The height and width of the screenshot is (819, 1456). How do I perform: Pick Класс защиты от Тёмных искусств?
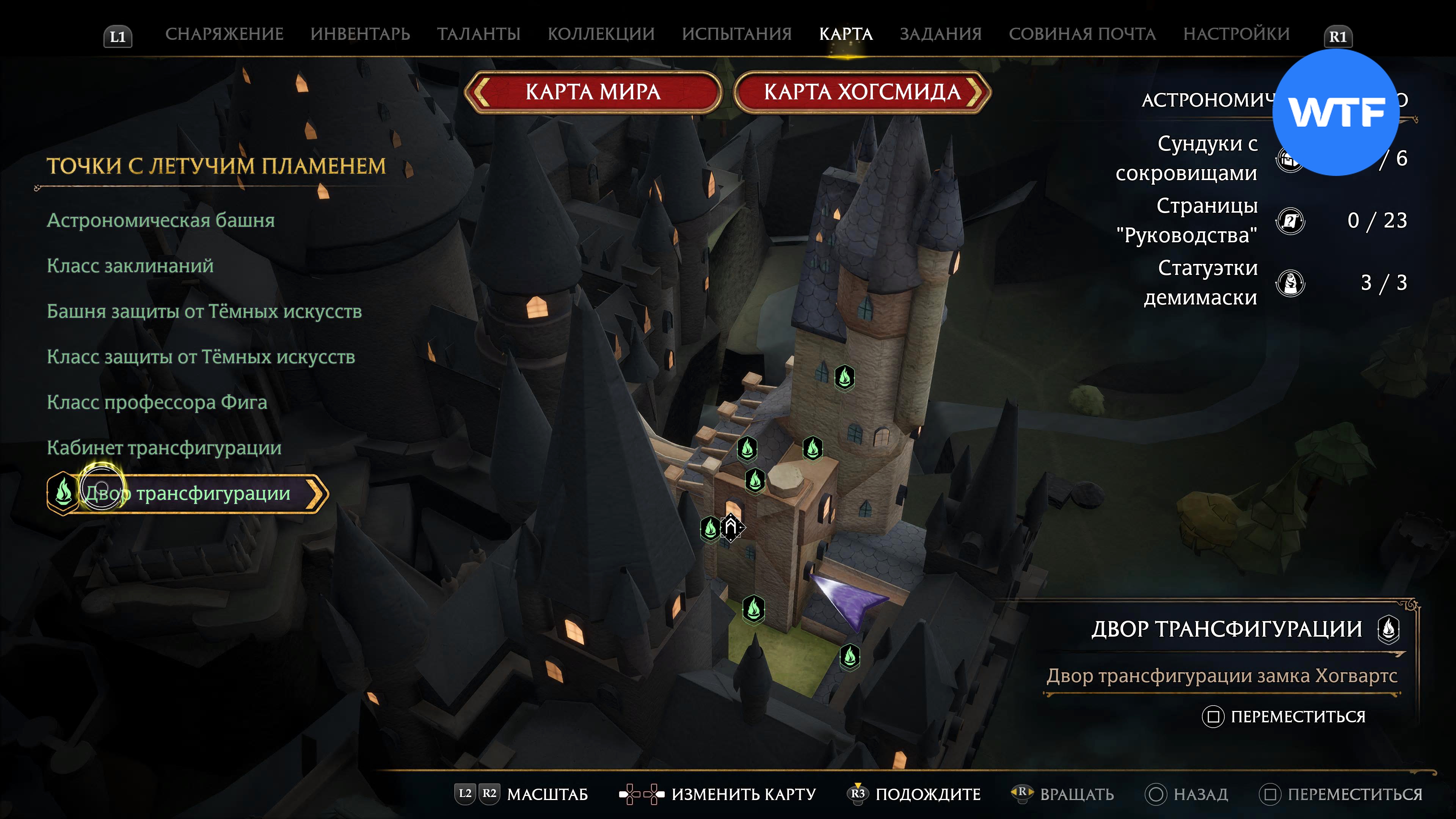point(201,357)
